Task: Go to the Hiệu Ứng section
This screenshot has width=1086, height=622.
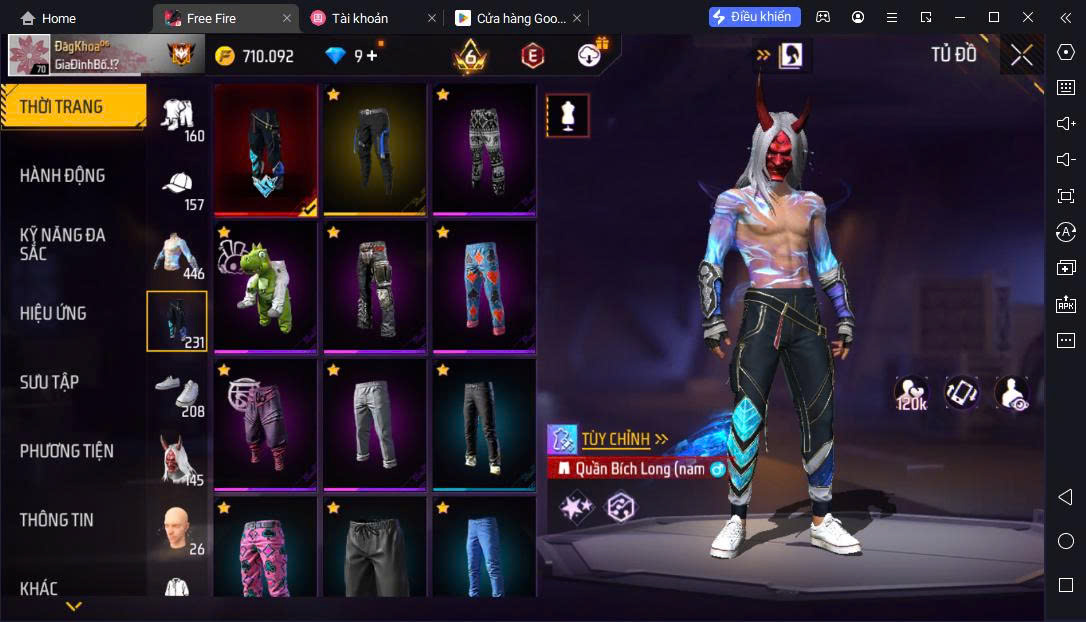Action: tap(53, 313)
